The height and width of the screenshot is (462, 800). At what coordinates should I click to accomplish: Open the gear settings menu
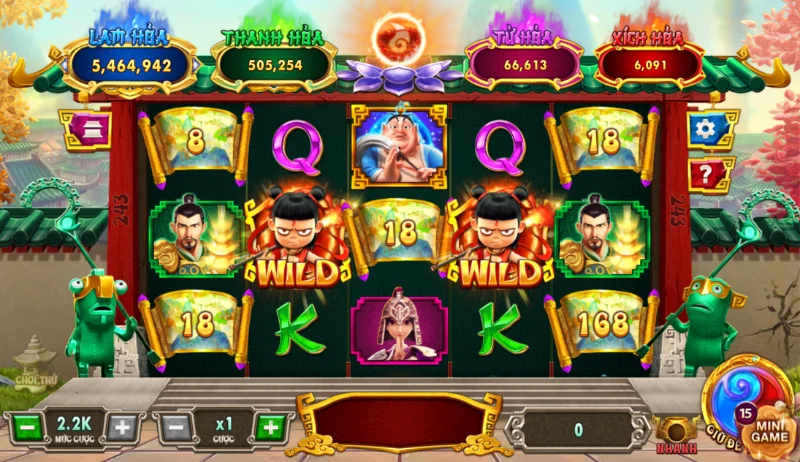point(708,129)
